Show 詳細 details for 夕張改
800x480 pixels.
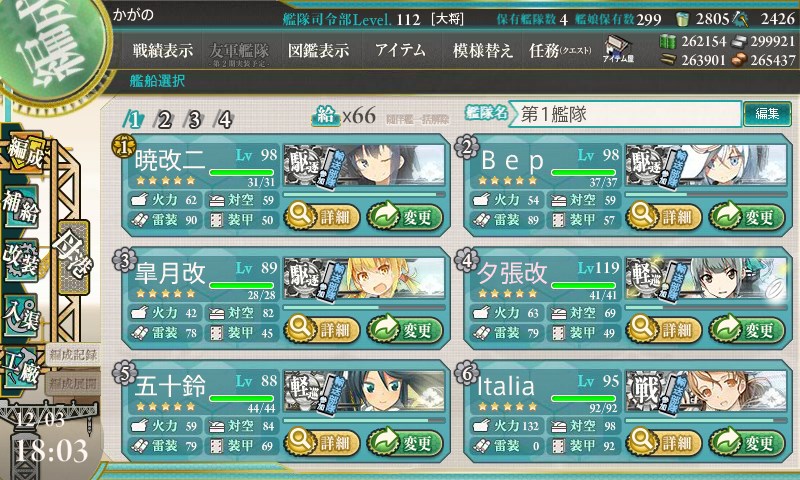coord(664,329)
